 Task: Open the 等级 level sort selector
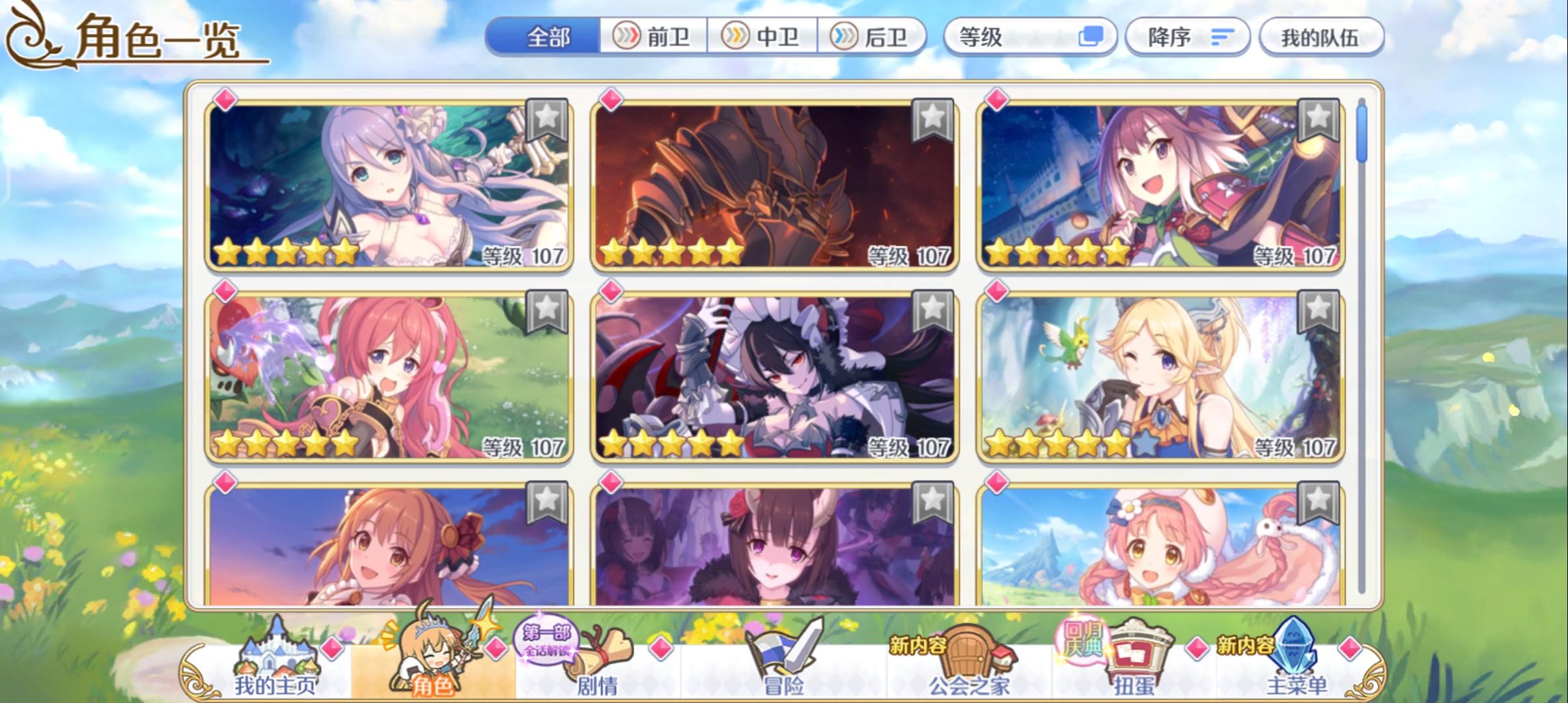pyautogui.click(x=1031, y=37)
